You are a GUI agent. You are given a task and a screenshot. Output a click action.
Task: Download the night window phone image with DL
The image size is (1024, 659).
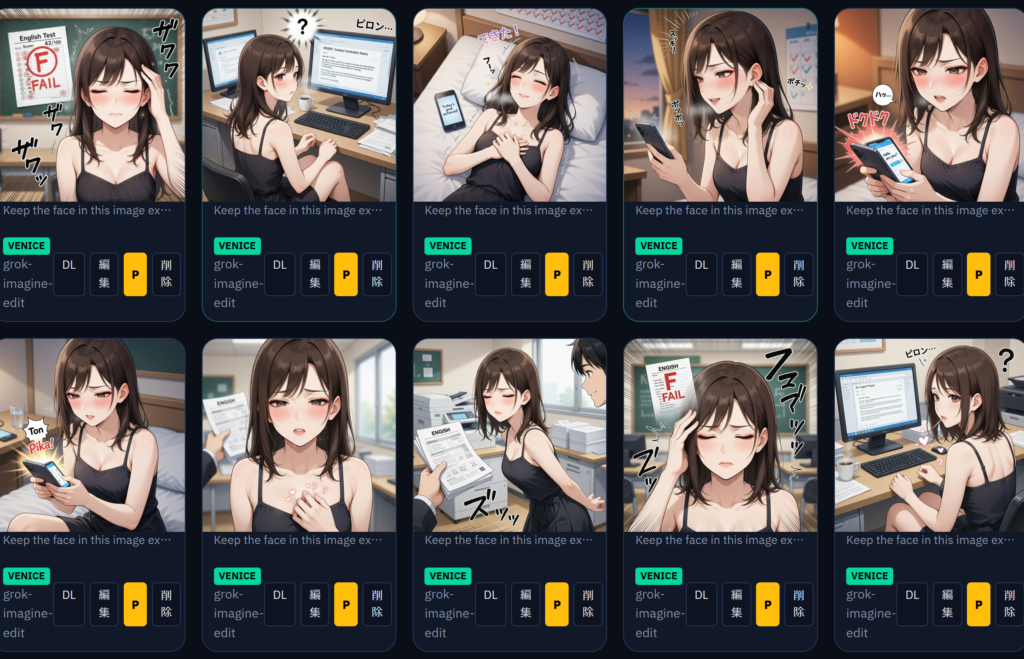701,274
